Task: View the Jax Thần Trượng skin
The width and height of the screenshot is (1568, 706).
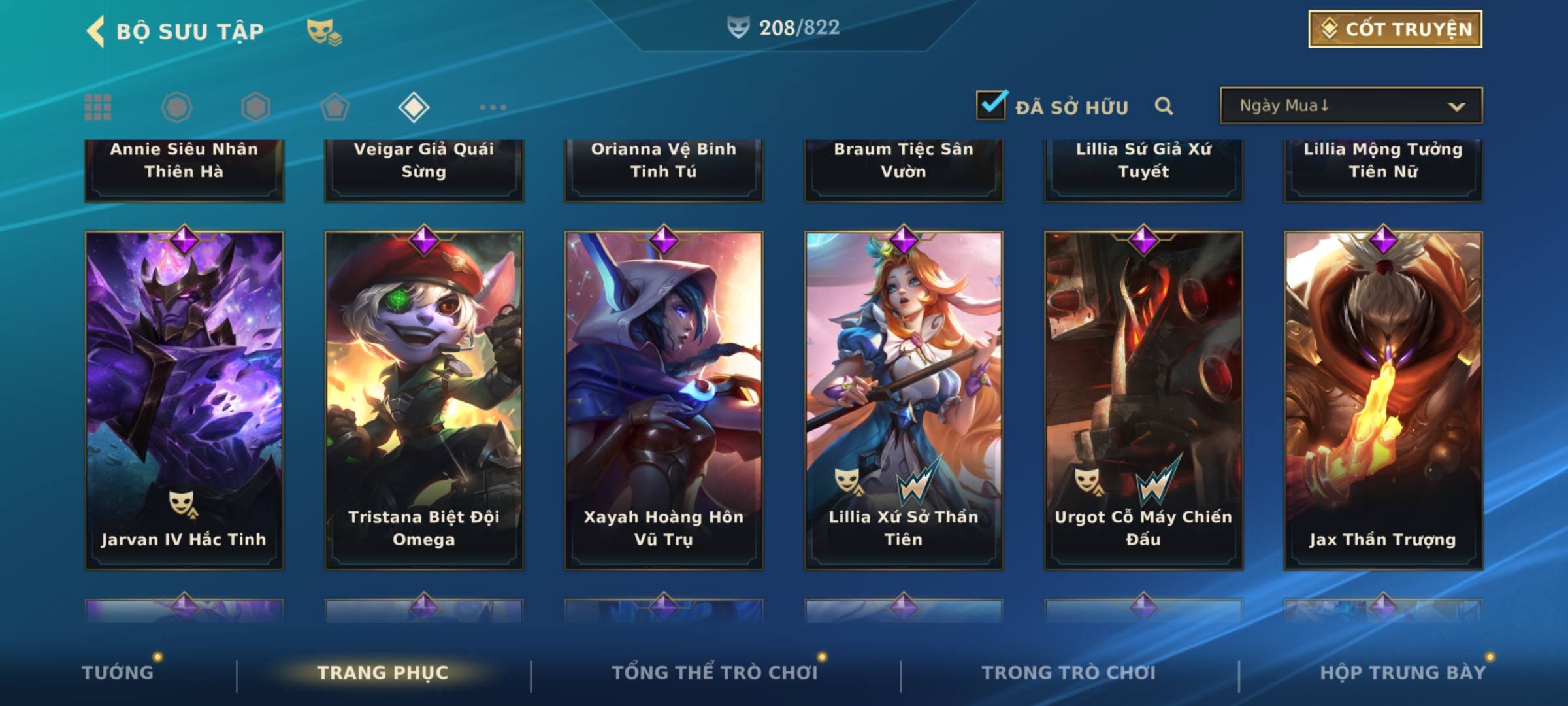Action: pos(1383,400)
